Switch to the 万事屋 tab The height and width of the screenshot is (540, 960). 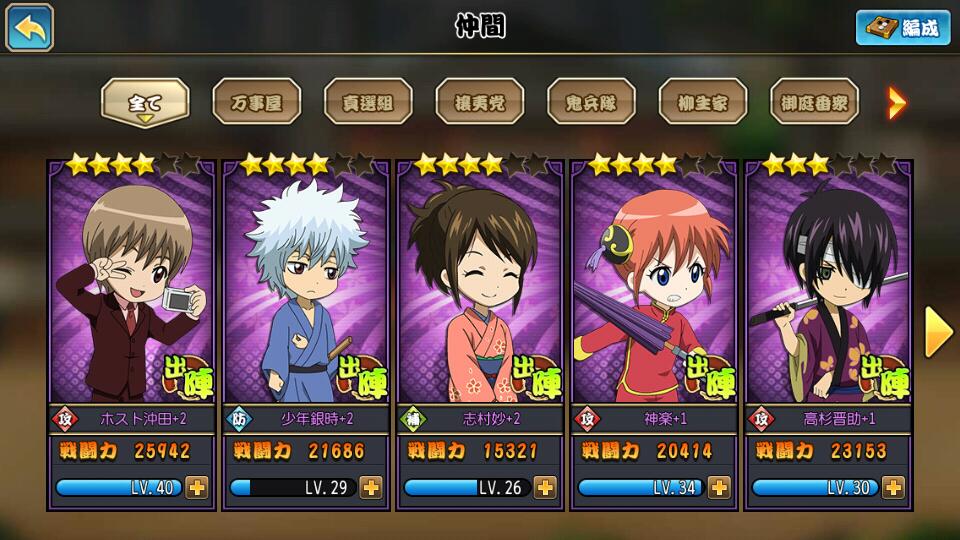(257, 102)
